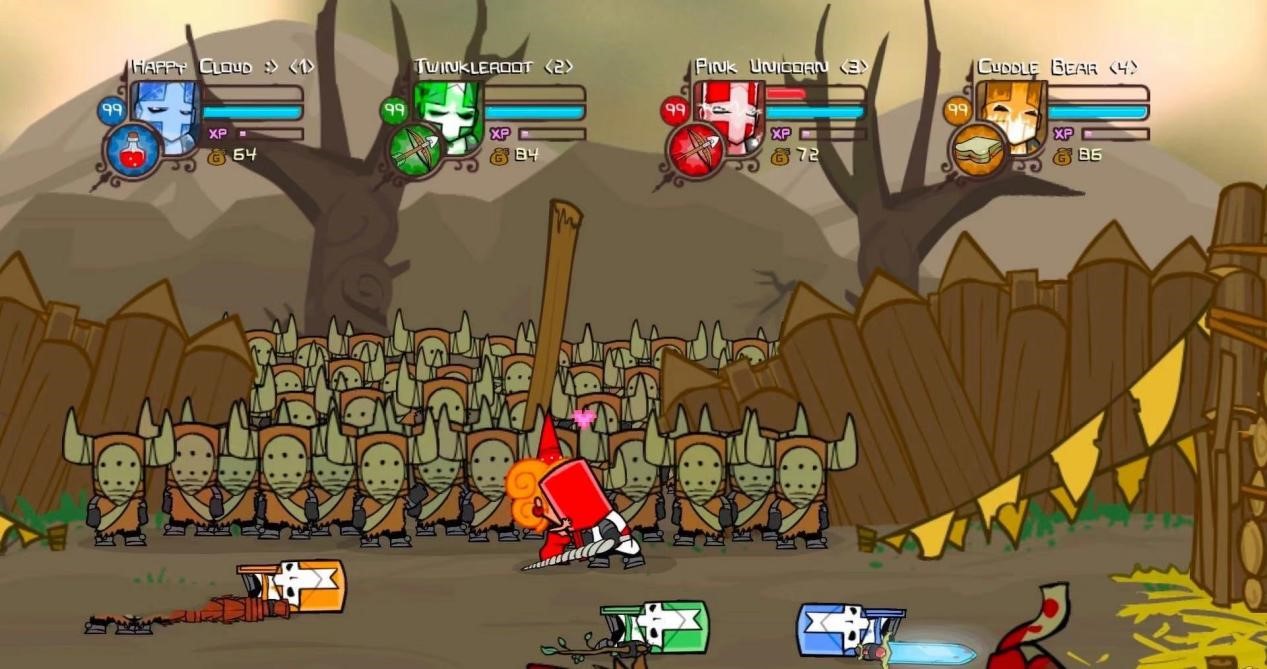Image resolution: width=1267 pixels, height=669 pixels.
Task: Select Cuddle Bear's sandwich item icon
Action: tap(977, 152)
